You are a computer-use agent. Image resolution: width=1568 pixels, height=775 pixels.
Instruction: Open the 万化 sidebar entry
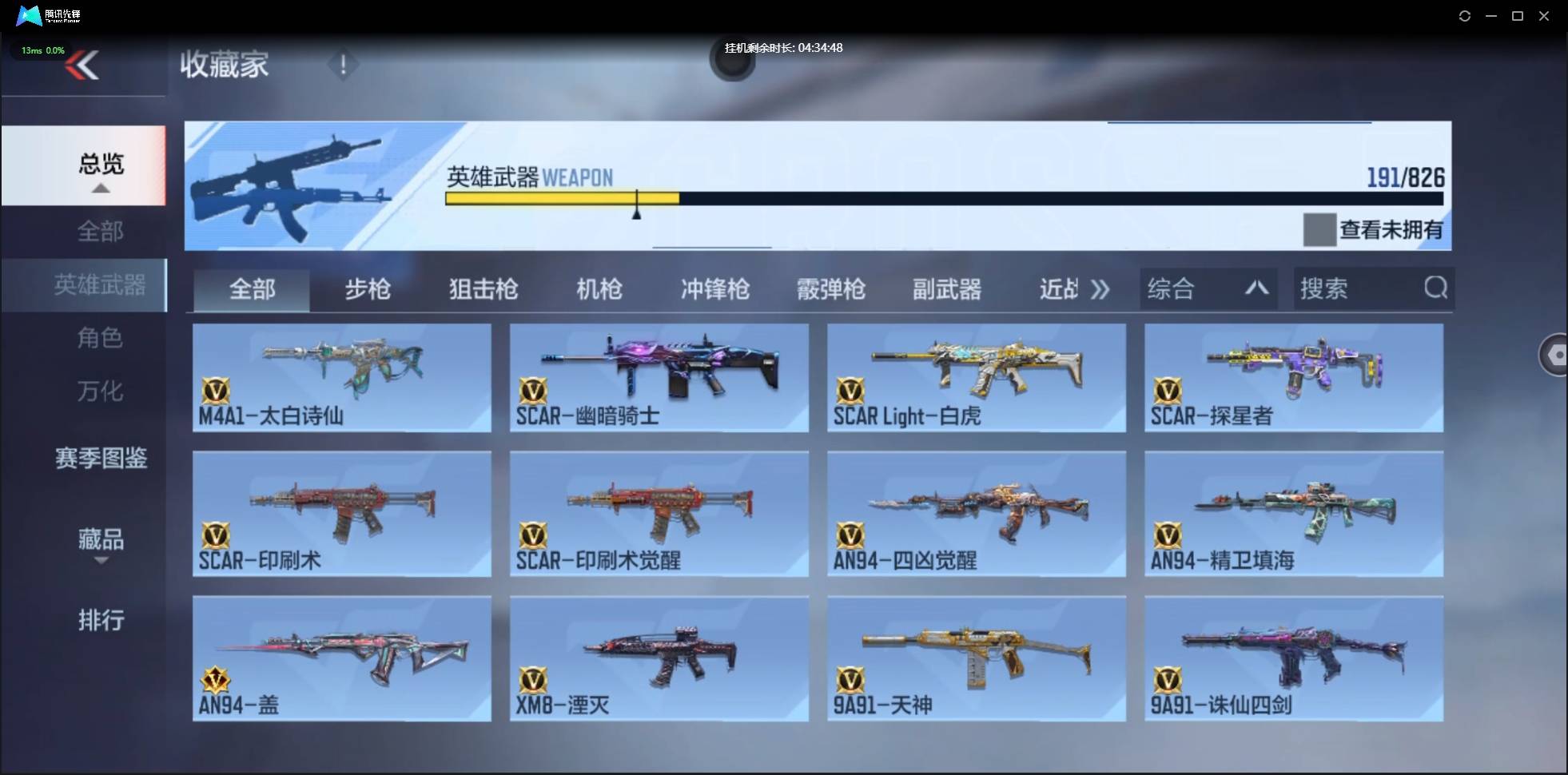coord(100,391)
